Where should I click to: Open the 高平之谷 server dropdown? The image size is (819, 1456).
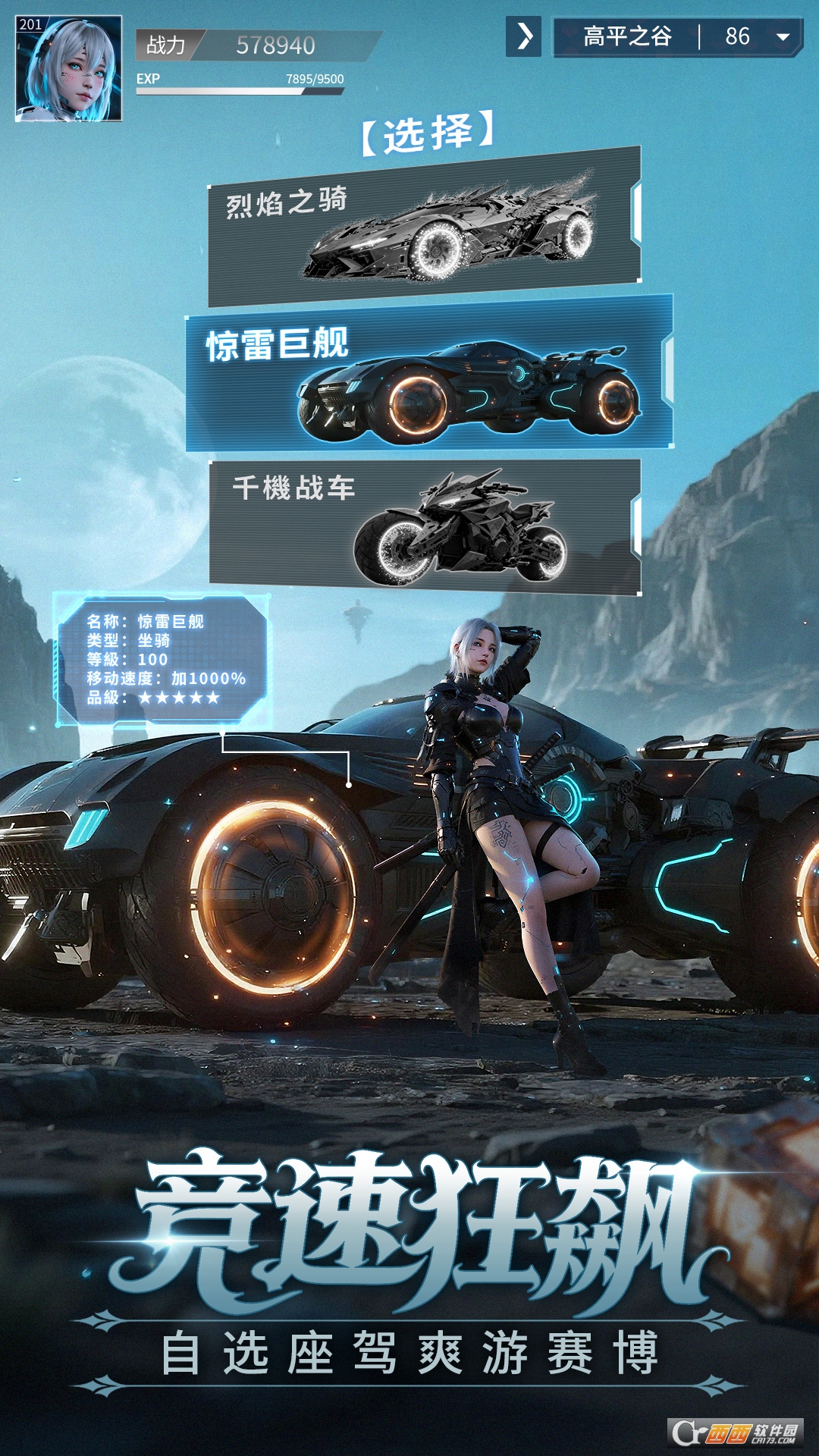pos(783,36)
